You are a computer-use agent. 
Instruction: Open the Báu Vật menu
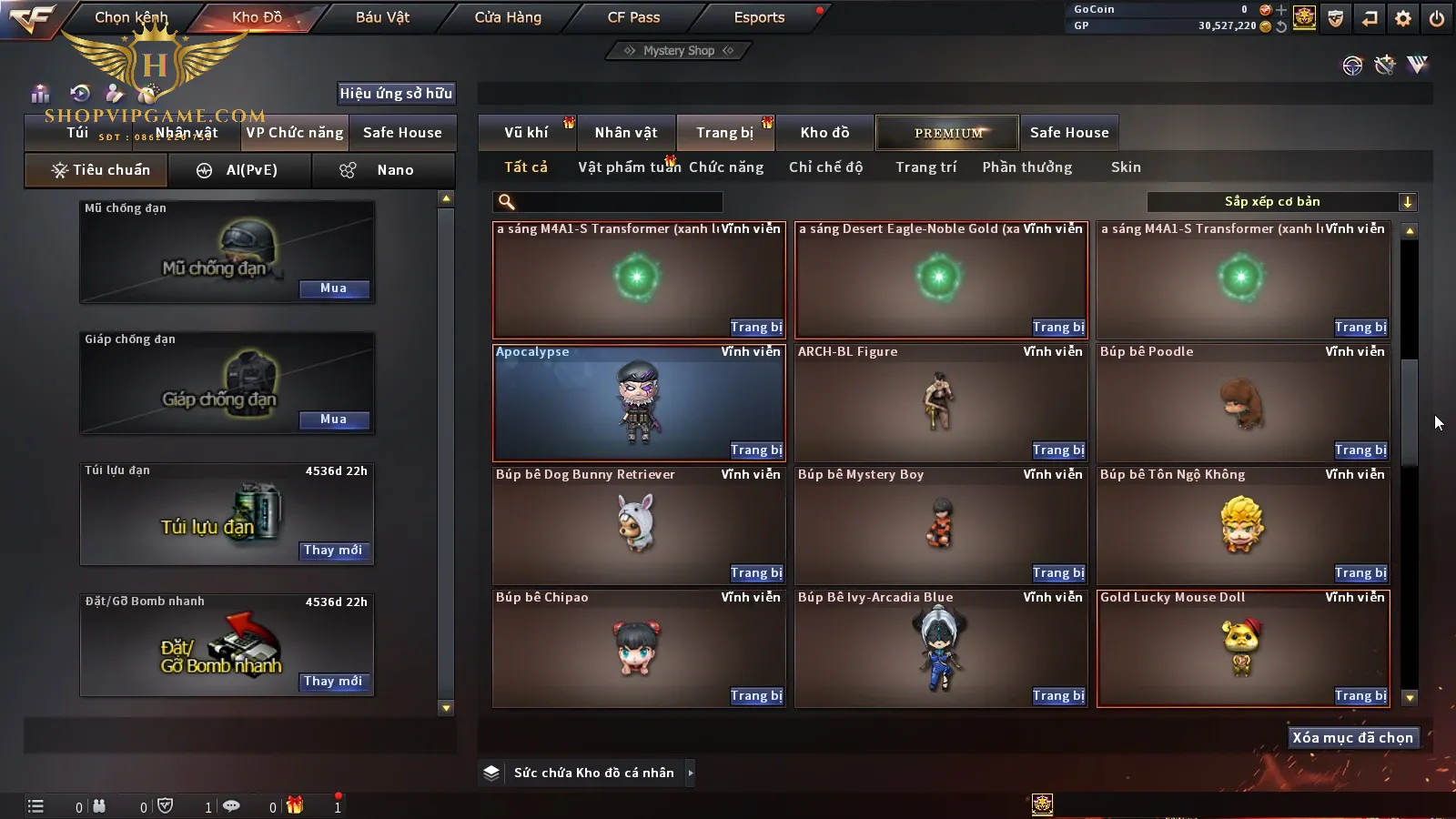(x=382, y=17)
